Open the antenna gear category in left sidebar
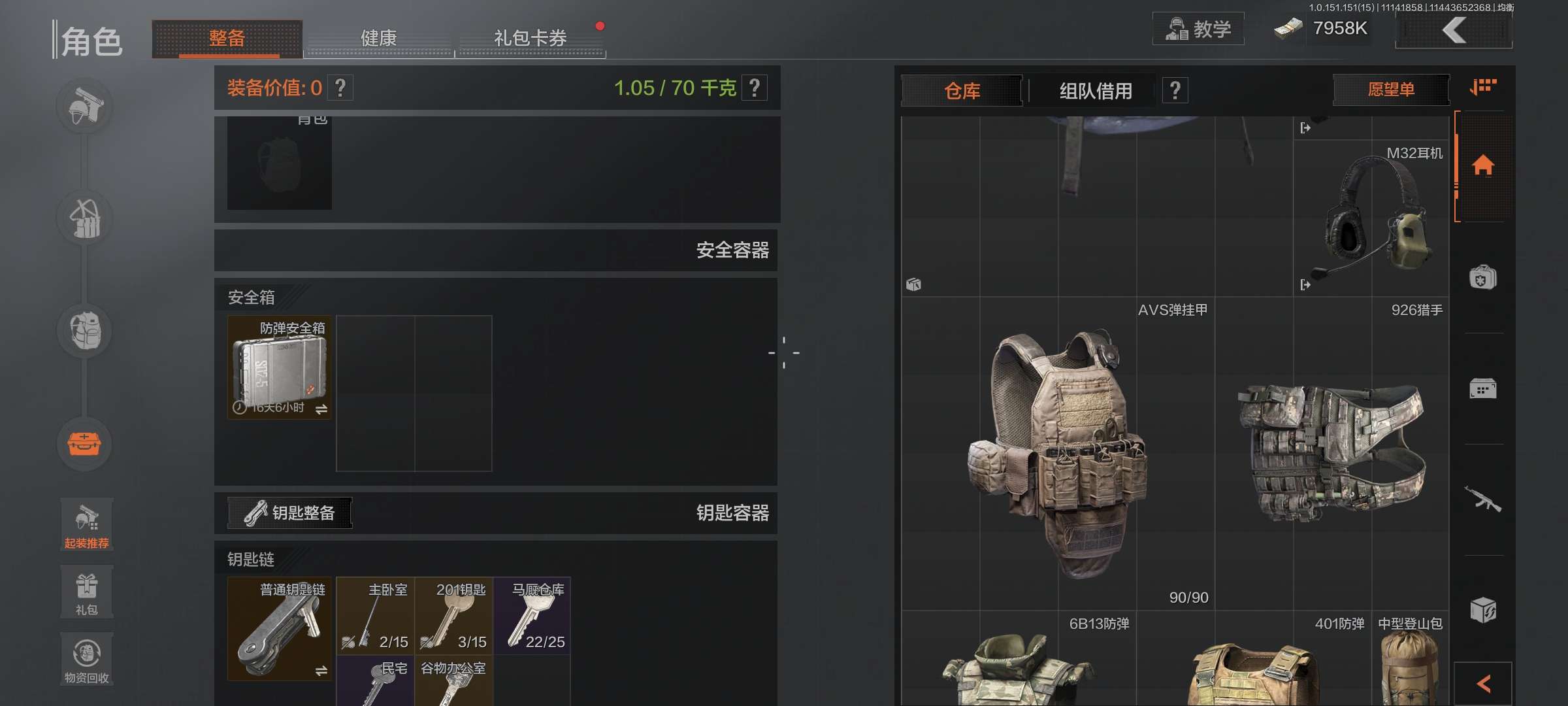The image size is (1568, 706). coord(85,219)
